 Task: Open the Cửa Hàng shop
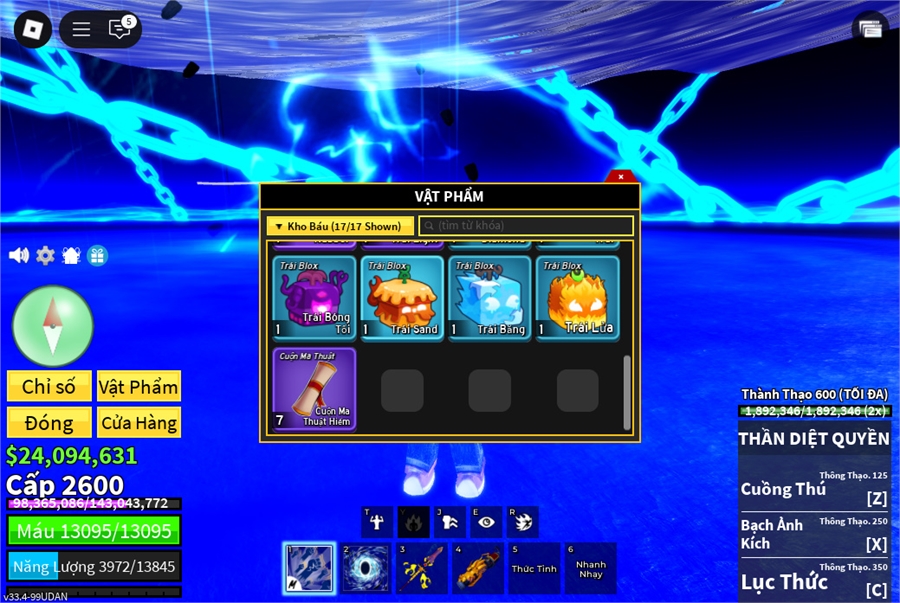[139, 422]
